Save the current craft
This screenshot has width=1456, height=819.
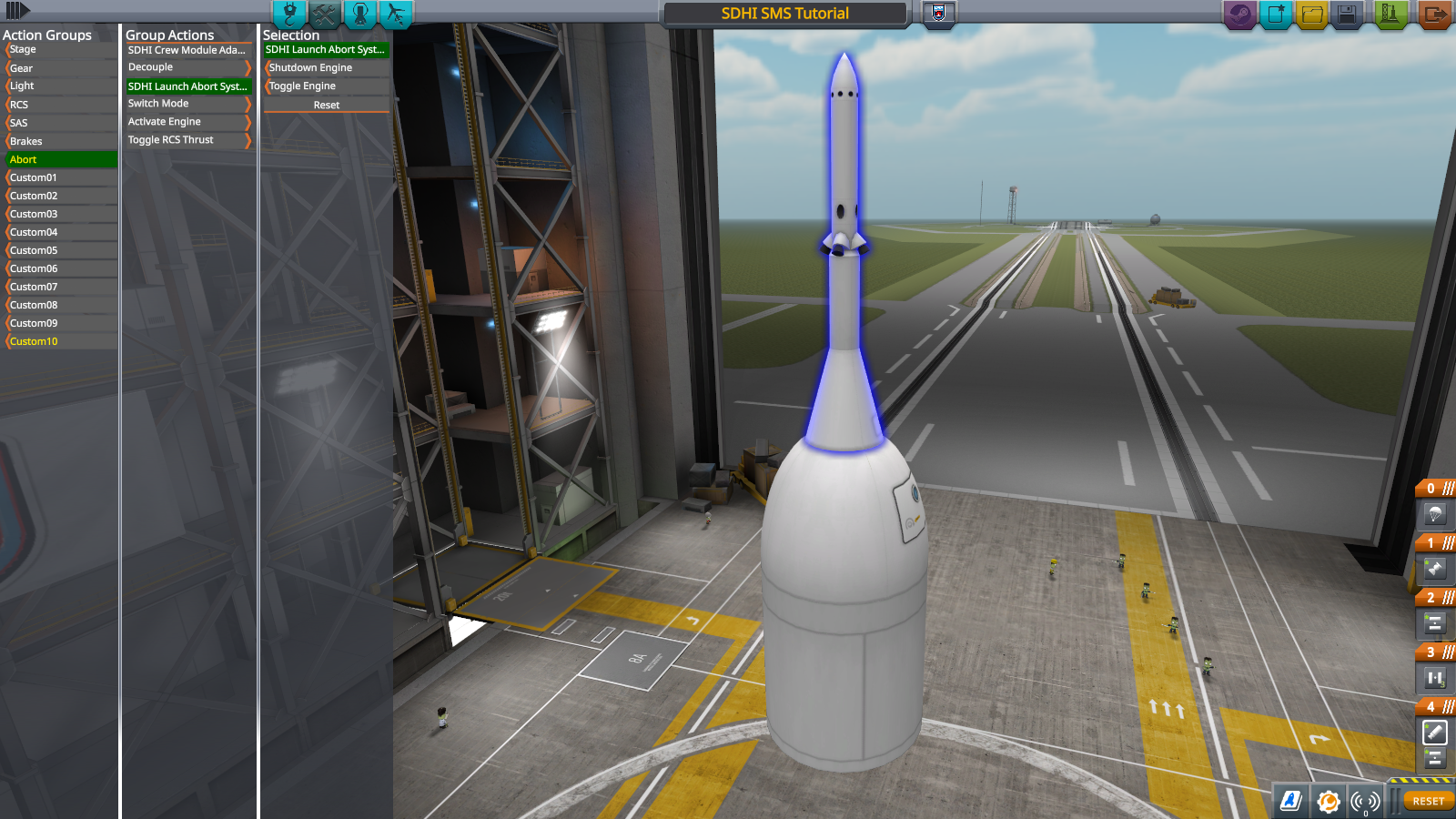[1347, 15]
